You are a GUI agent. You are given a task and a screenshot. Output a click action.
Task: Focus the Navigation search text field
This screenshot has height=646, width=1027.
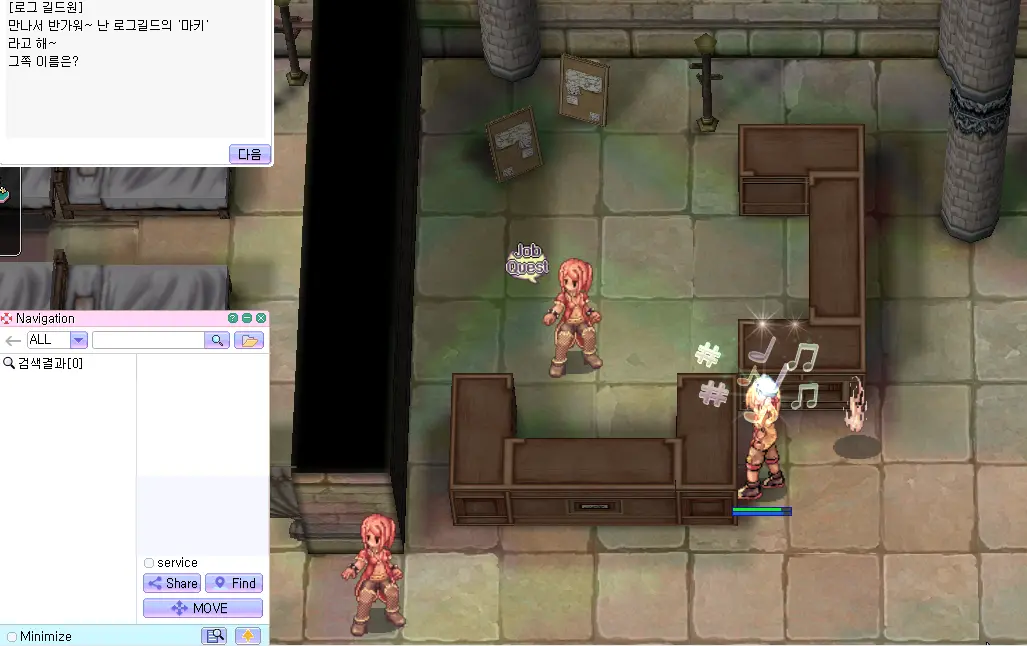click(x=147, y=340)
